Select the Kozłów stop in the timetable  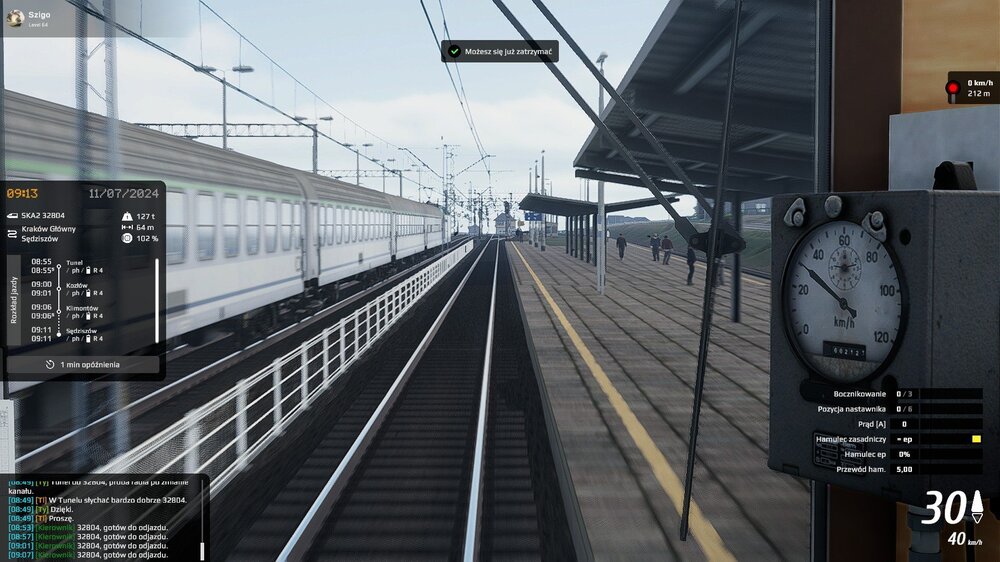coord(75,286)
